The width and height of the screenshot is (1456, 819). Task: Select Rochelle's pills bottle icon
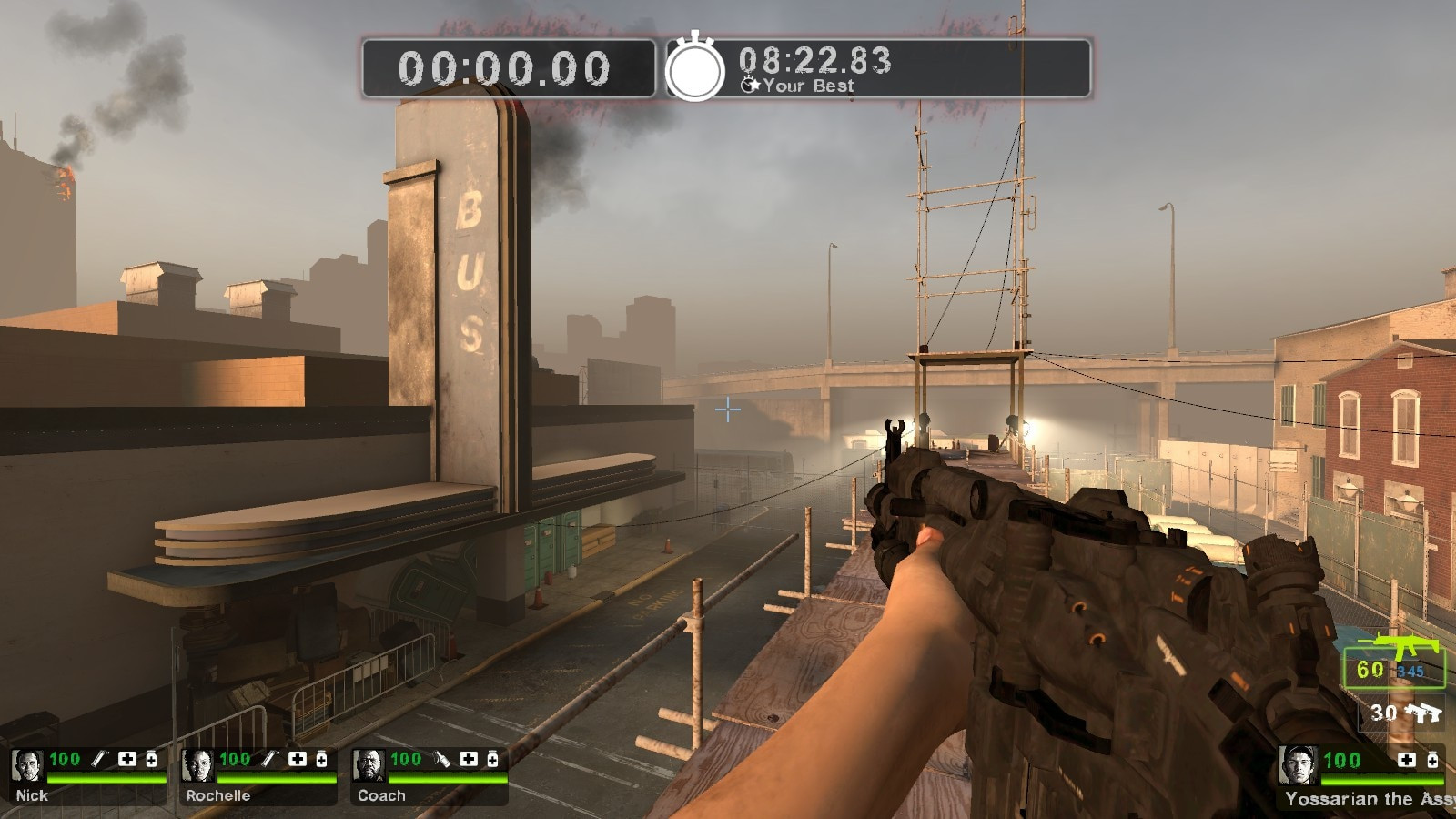(x=321, y=758)
